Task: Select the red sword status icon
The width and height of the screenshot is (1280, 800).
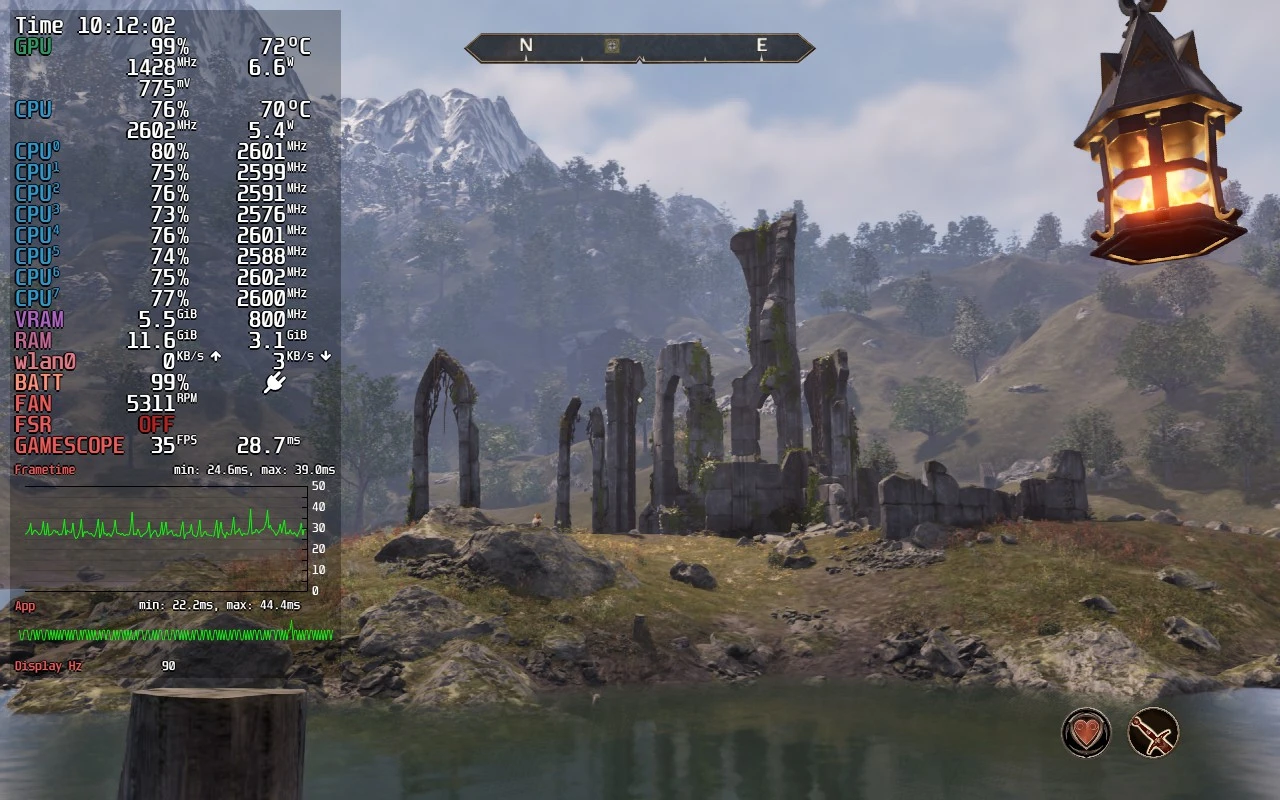Action: point(1153,733)
